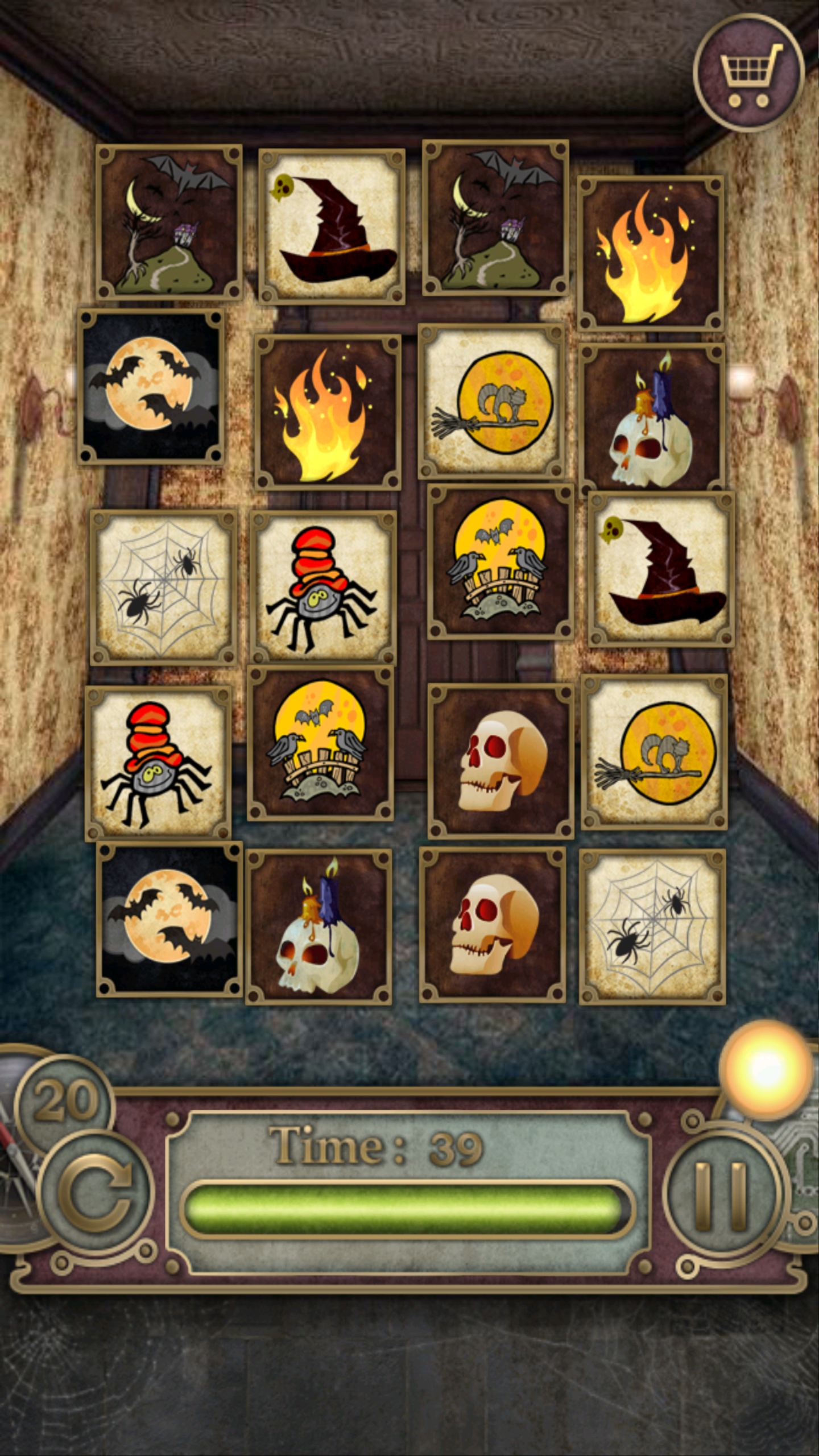This screenshot has height=1456, width=819.
Task: Tap the witch hat card on the right side
Action: tap(657, 583)
